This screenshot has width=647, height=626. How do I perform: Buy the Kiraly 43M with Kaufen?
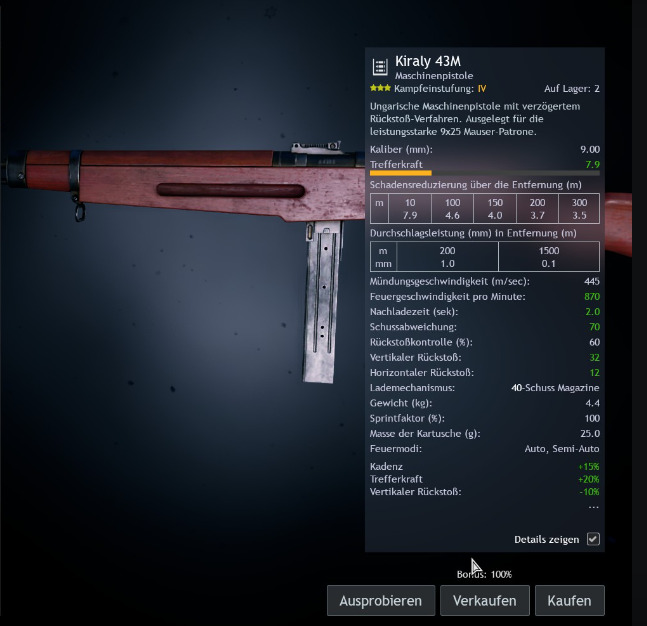pos(570,601)
